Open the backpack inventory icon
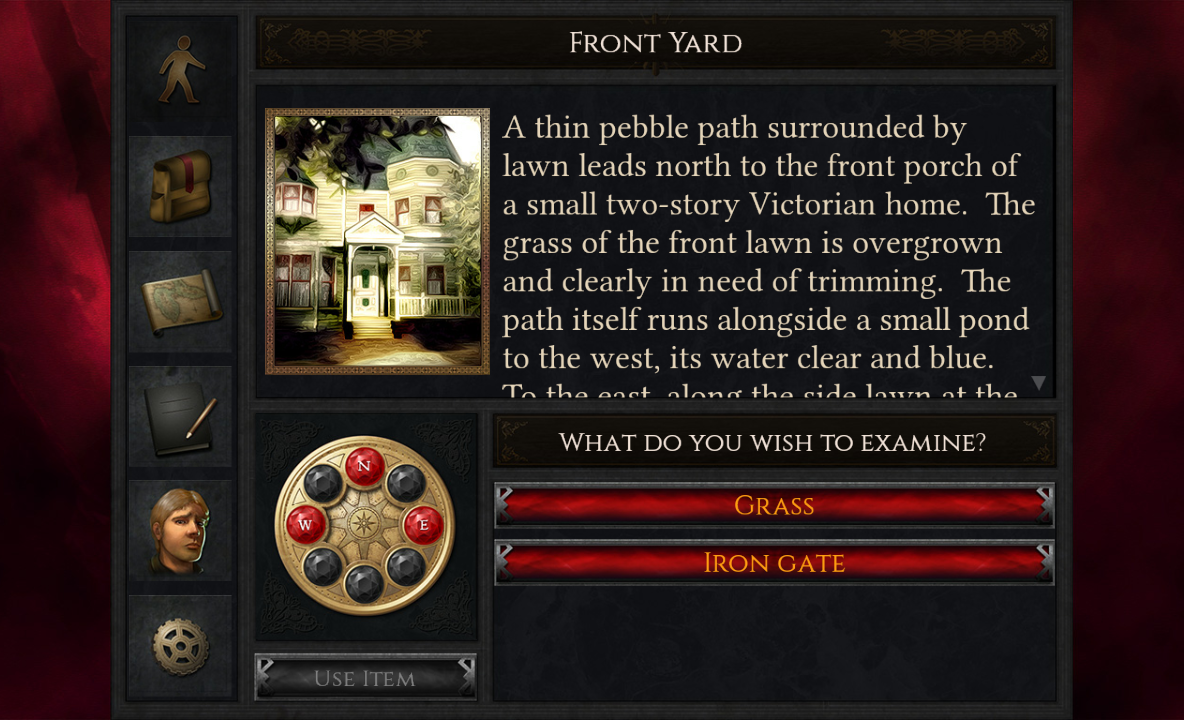The height and width of the screenshot is (720, 1184). click(180, 187)
